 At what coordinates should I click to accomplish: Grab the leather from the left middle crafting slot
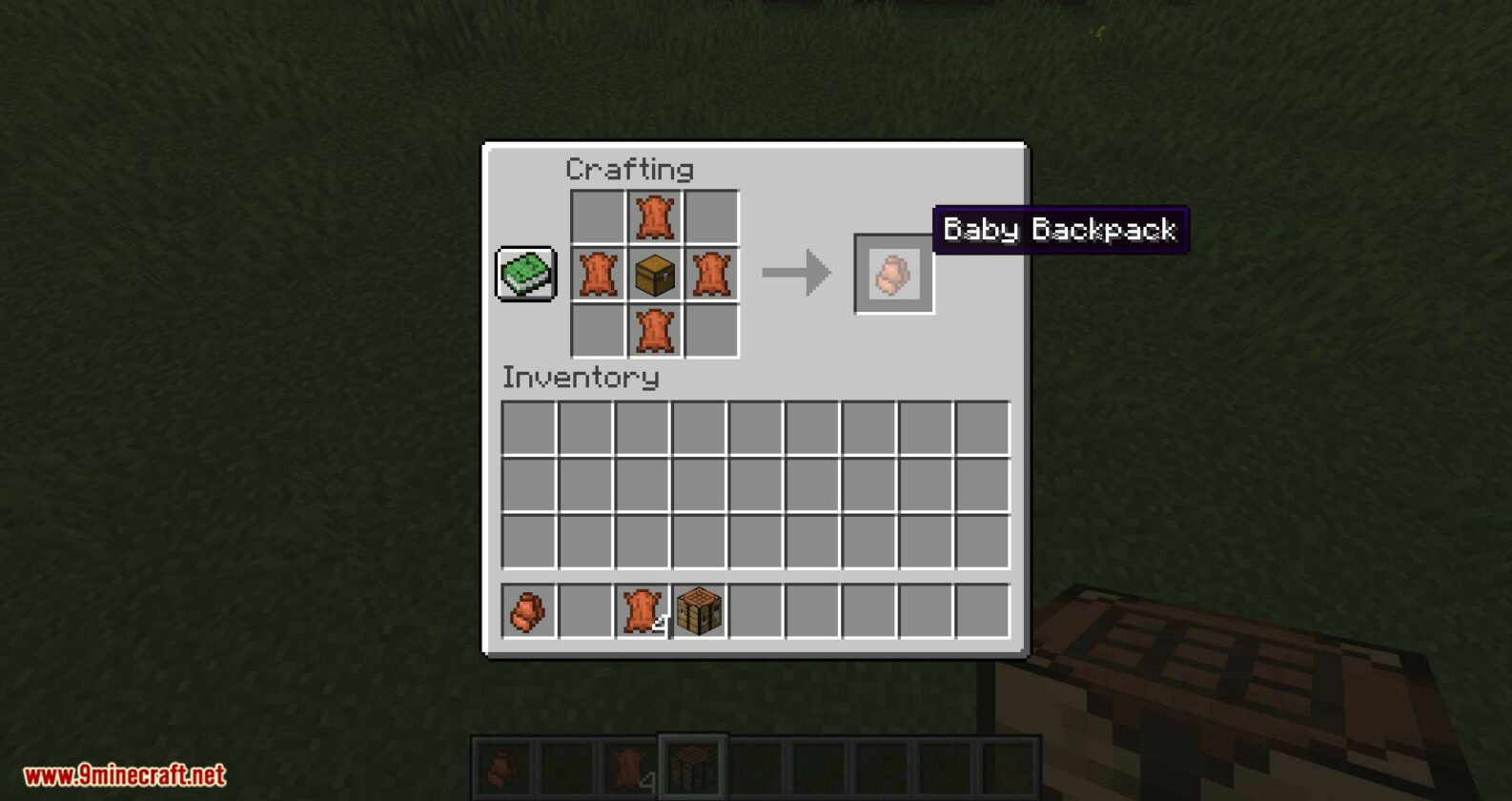pos(596,275)
